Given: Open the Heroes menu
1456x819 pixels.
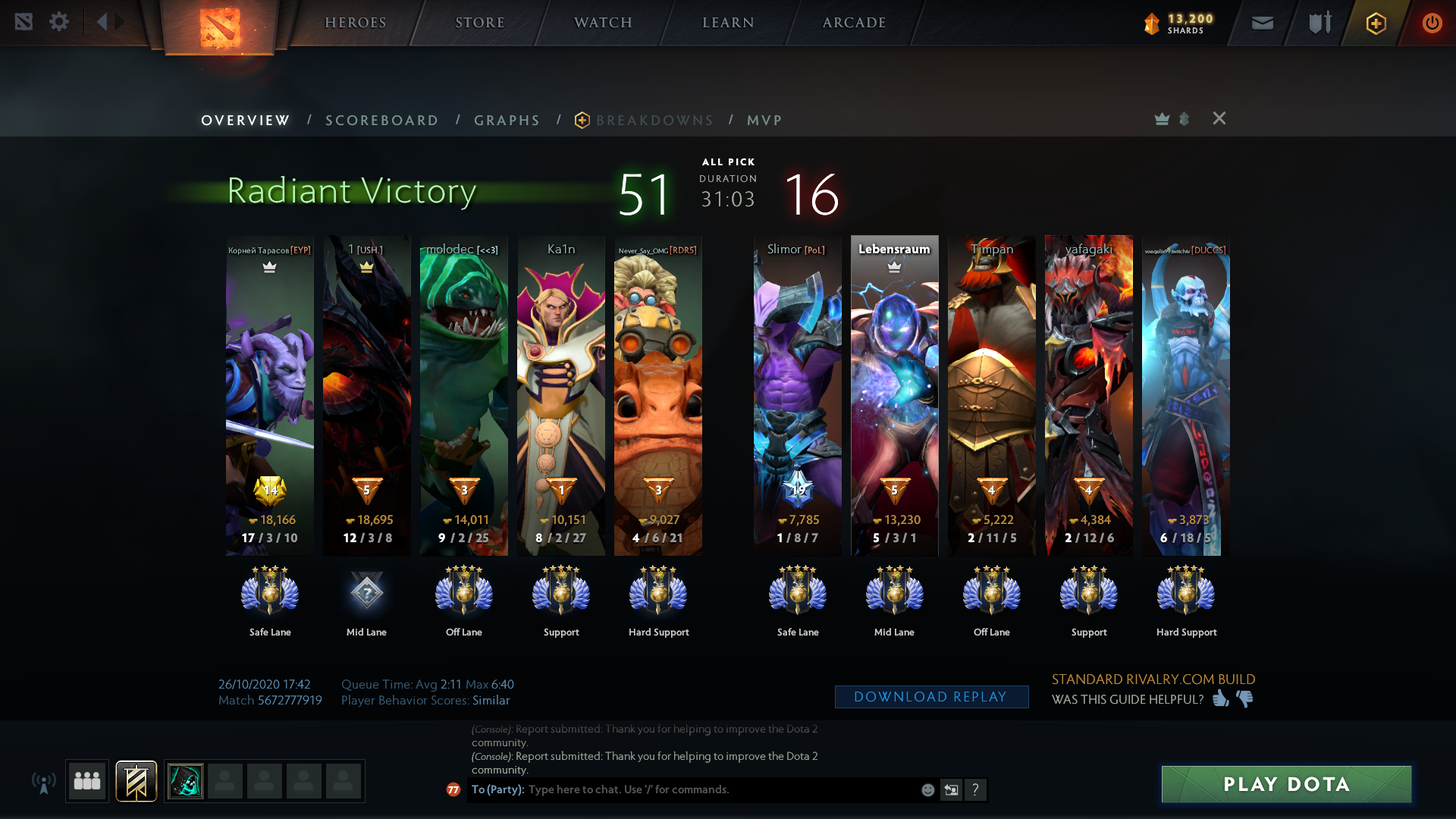Looking at the screenshot, I should (x=355, y=23).
